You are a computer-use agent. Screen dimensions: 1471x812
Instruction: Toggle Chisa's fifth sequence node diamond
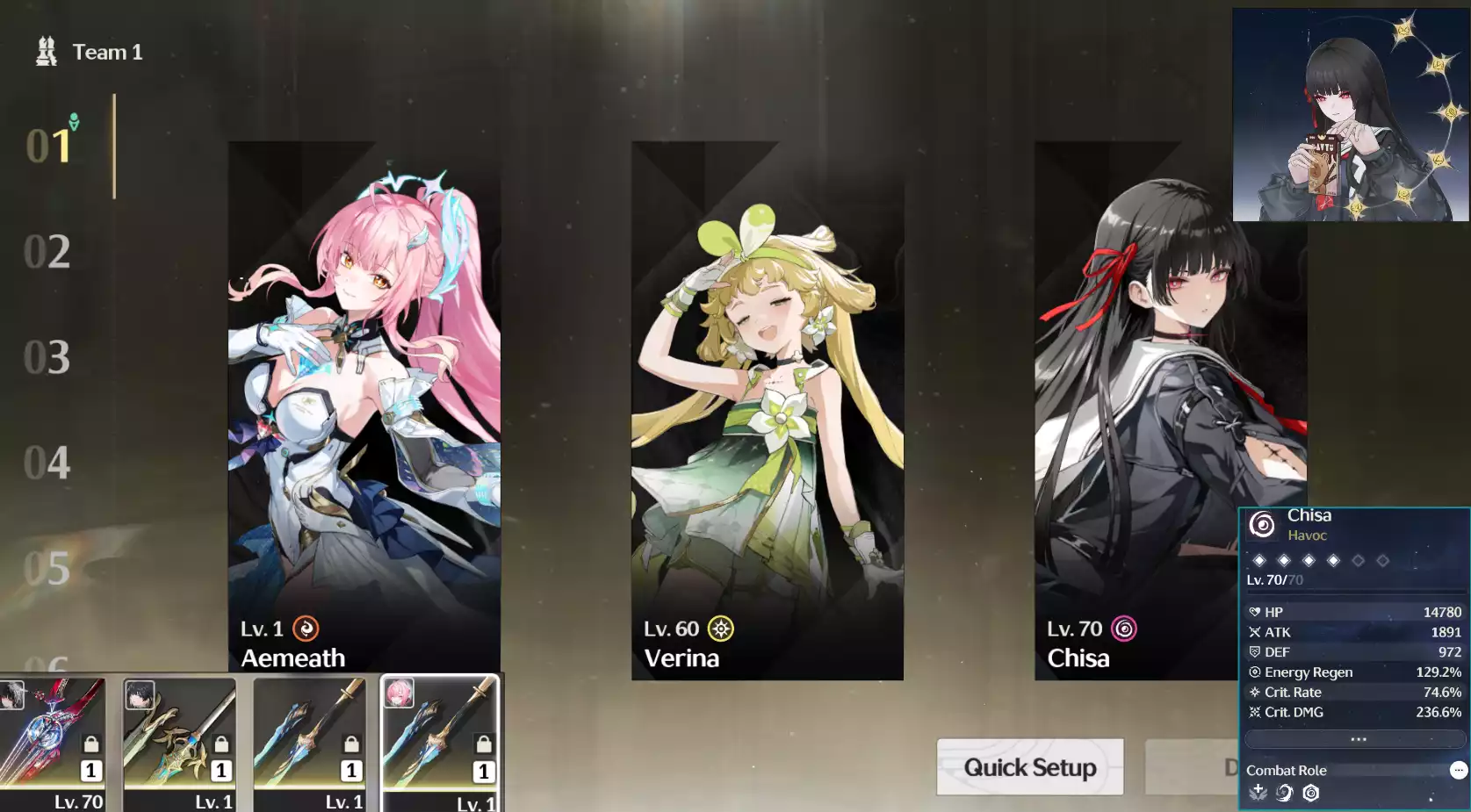click(1358, 560)
